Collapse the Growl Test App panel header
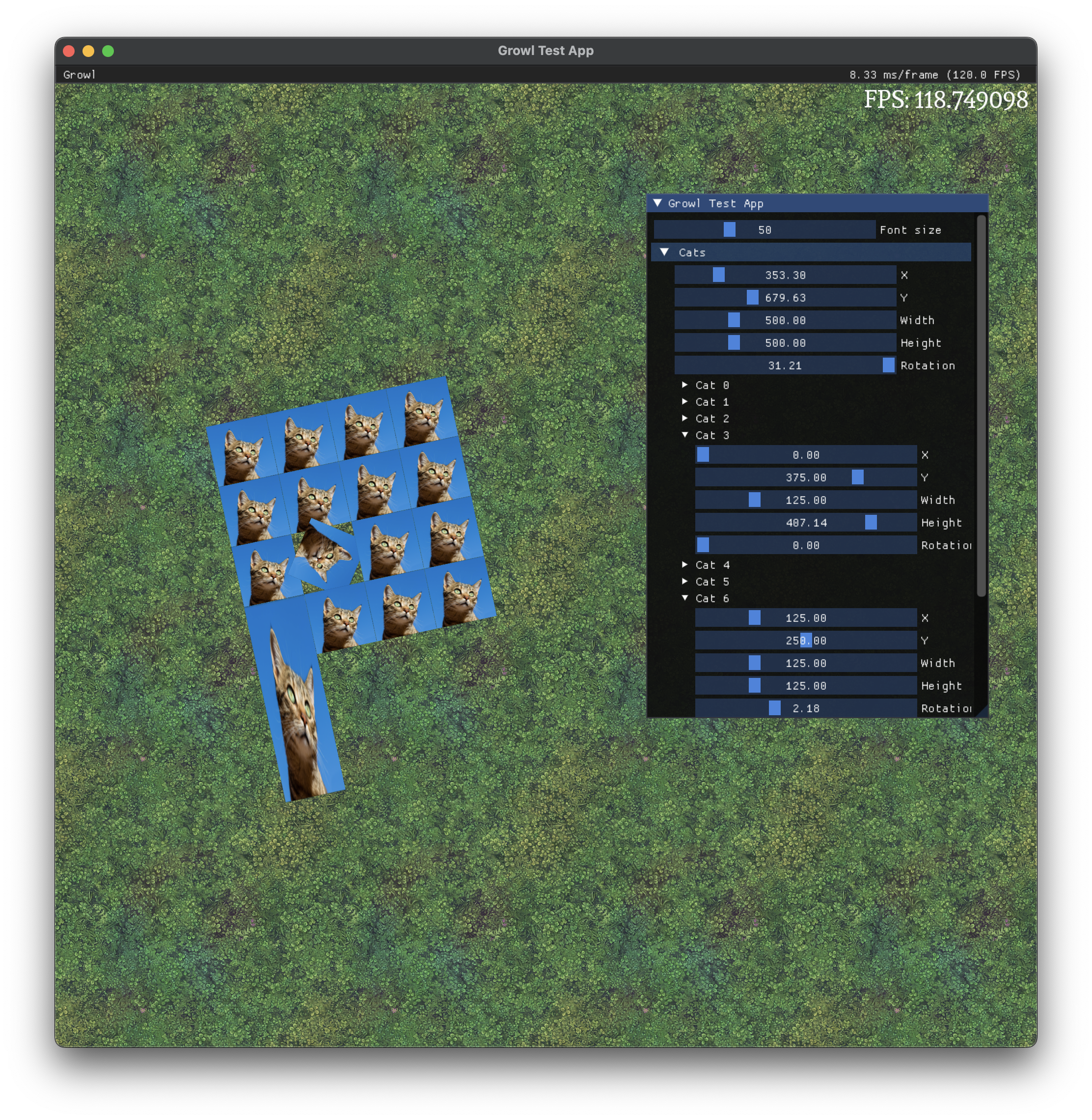Image resolution: width=1092 pixels, height=1120 pixels. (658, 203)
